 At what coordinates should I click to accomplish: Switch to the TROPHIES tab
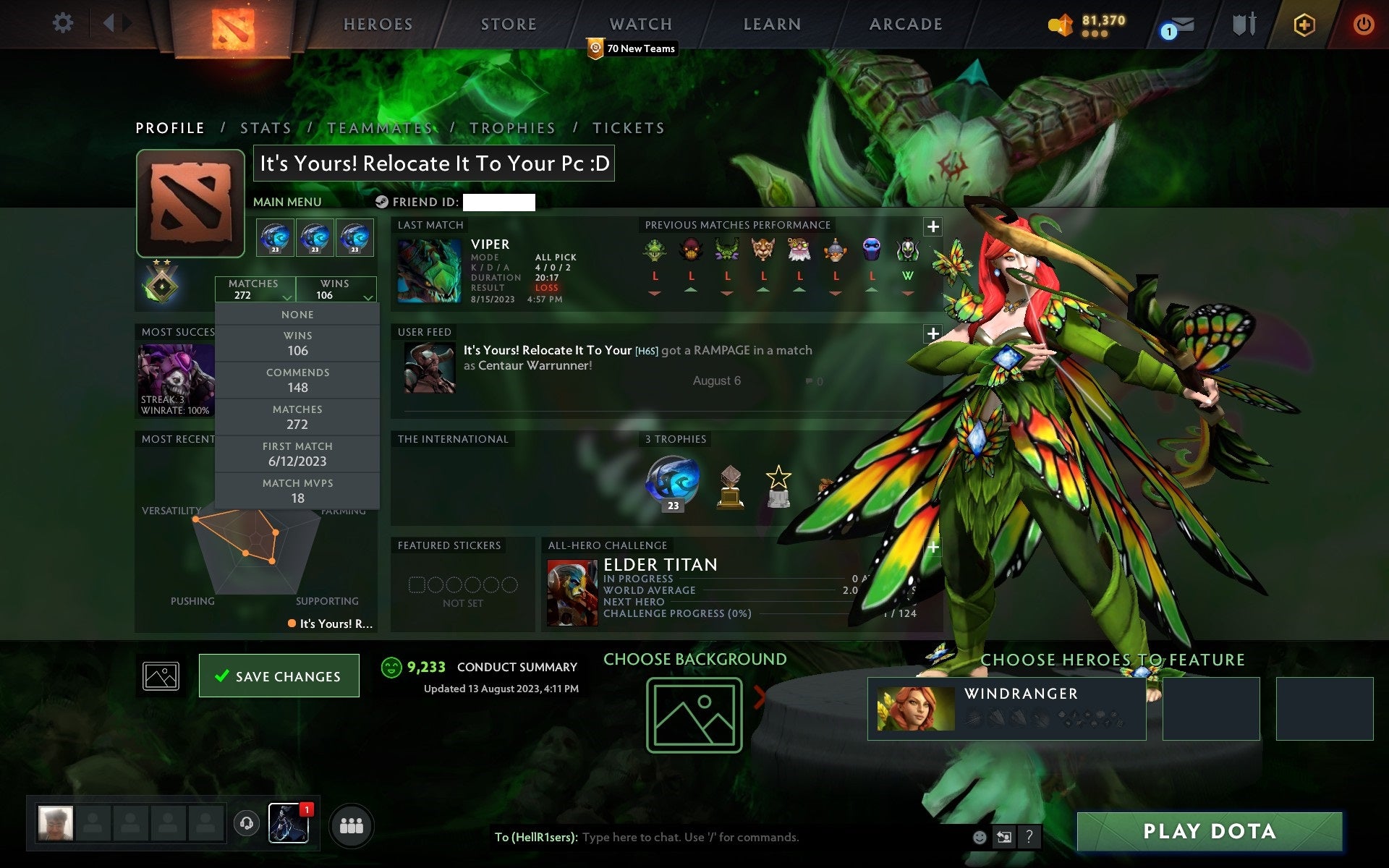[513, 127]
